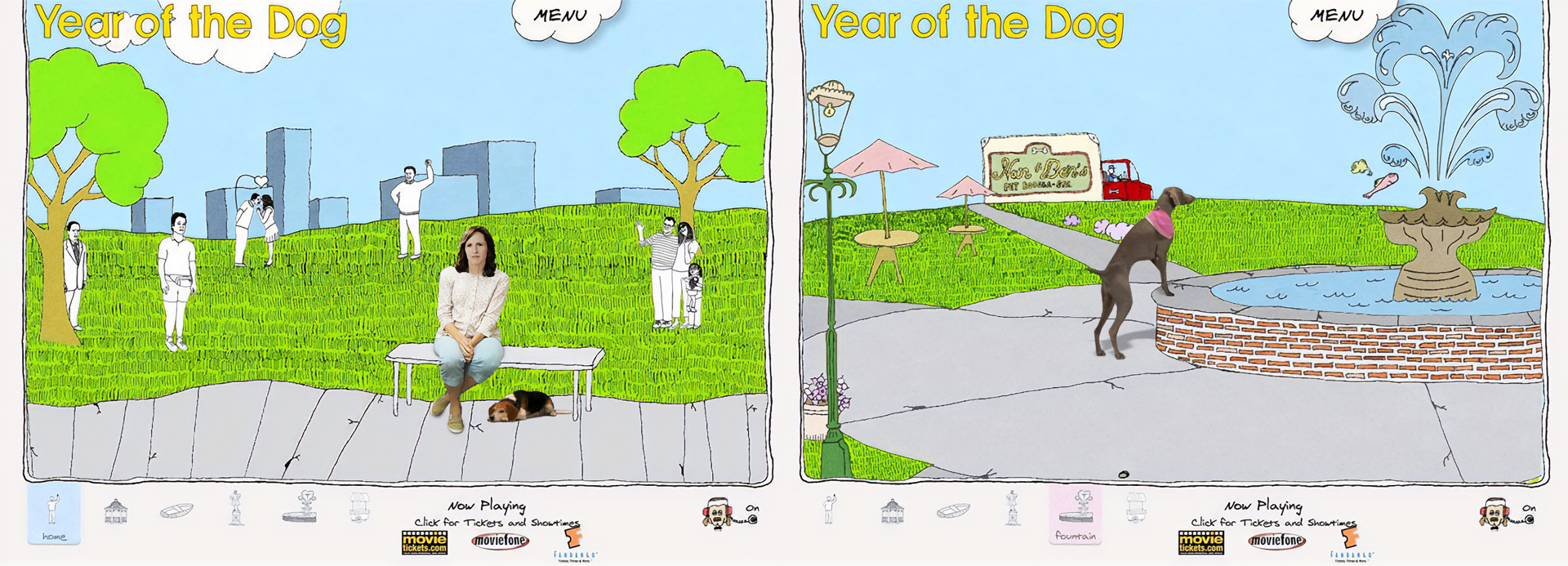Click the moviefone logo under the fountain scene
The height and width of the screenshot is (566, 1568).
(x=1276, y=541)
